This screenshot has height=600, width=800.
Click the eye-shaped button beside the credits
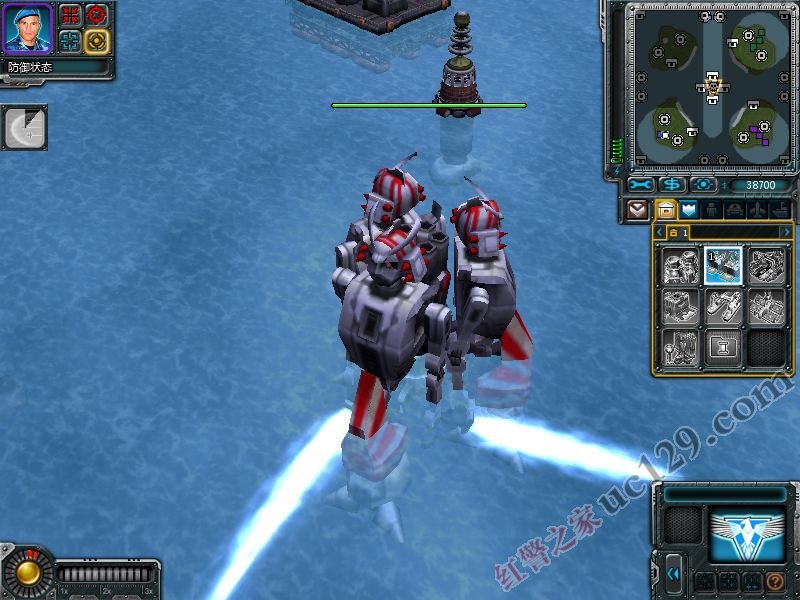(703, 185)
